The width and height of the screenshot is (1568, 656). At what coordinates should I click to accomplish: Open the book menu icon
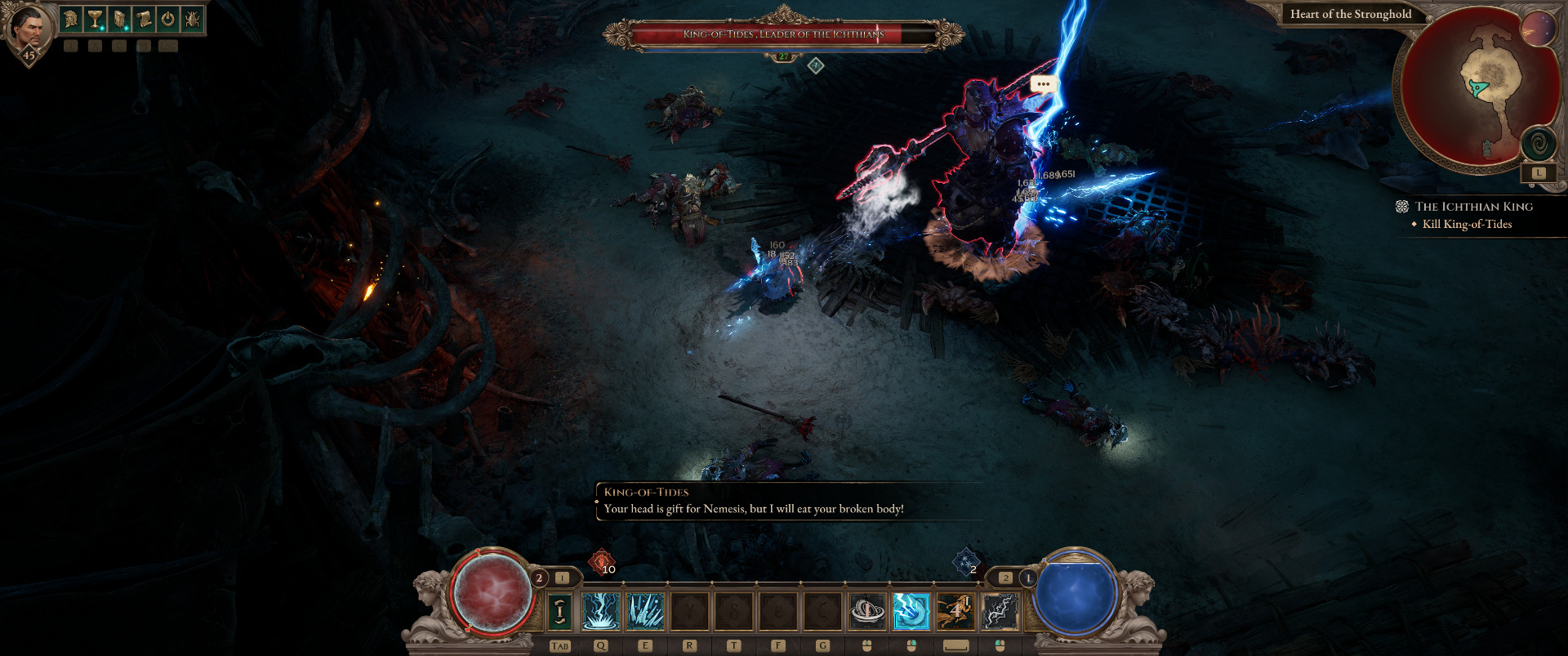pyautogui.click(x=119, y=19)
